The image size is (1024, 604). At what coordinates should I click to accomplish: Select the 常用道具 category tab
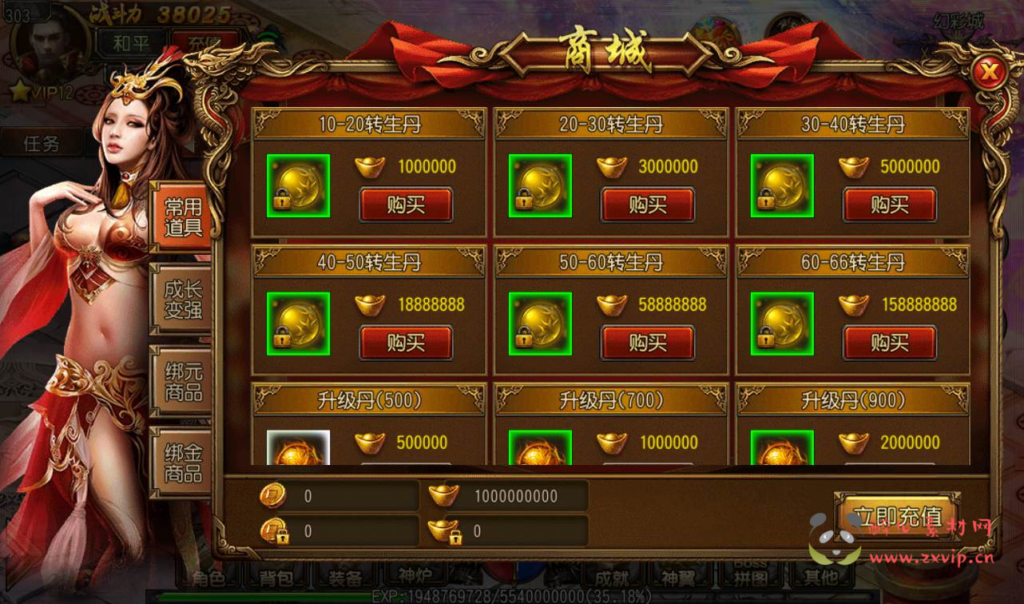click(183, 218)
